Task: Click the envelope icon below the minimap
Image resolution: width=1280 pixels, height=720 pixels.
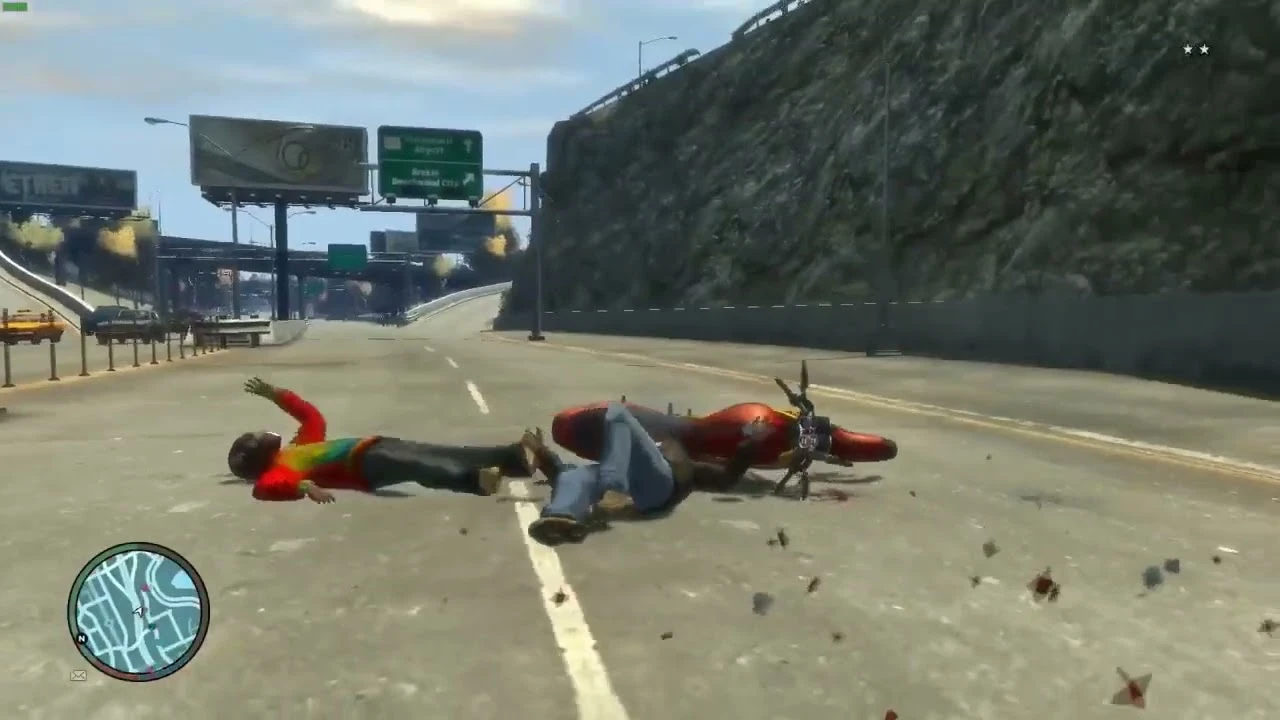Action: click(78, 674)
